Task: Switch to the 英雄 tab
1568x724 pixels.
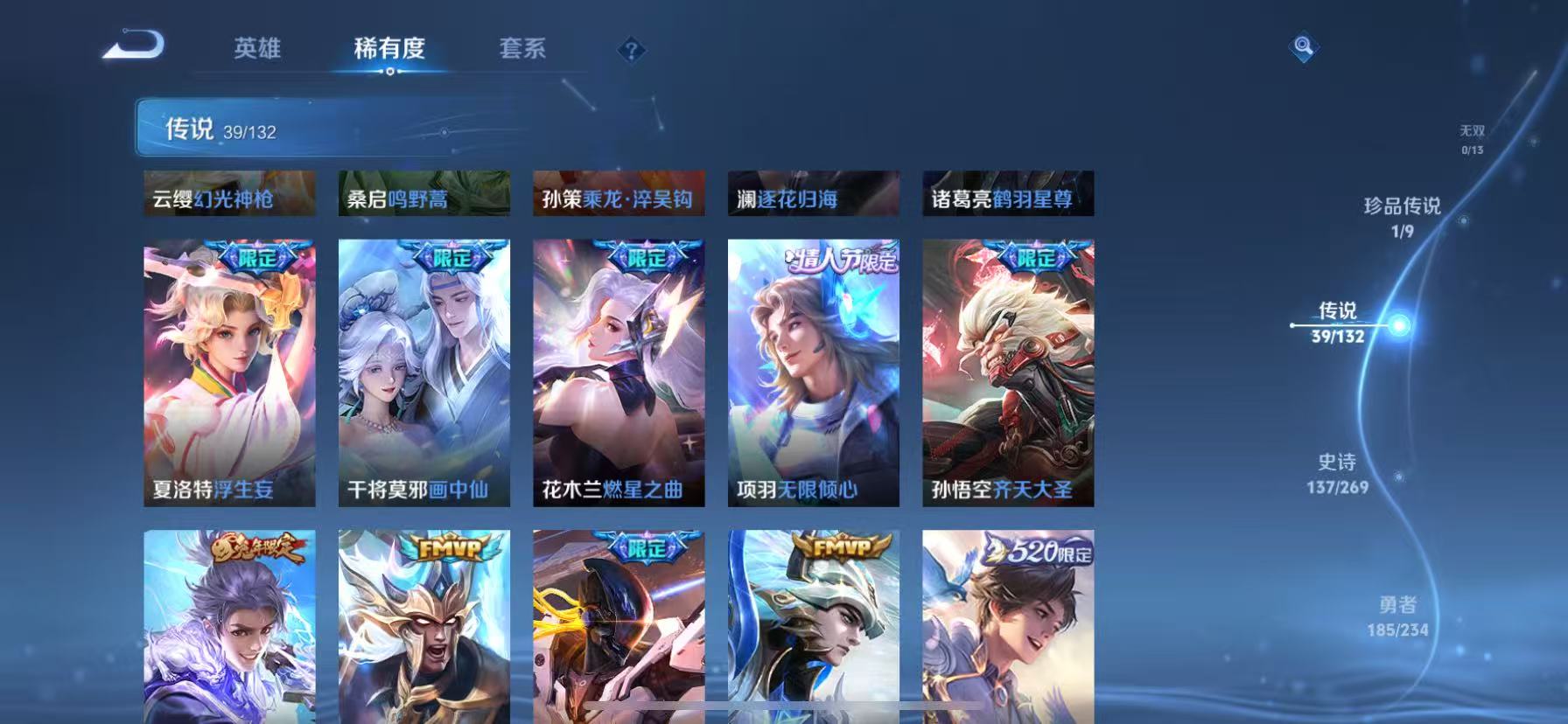Action: [258, 50]
